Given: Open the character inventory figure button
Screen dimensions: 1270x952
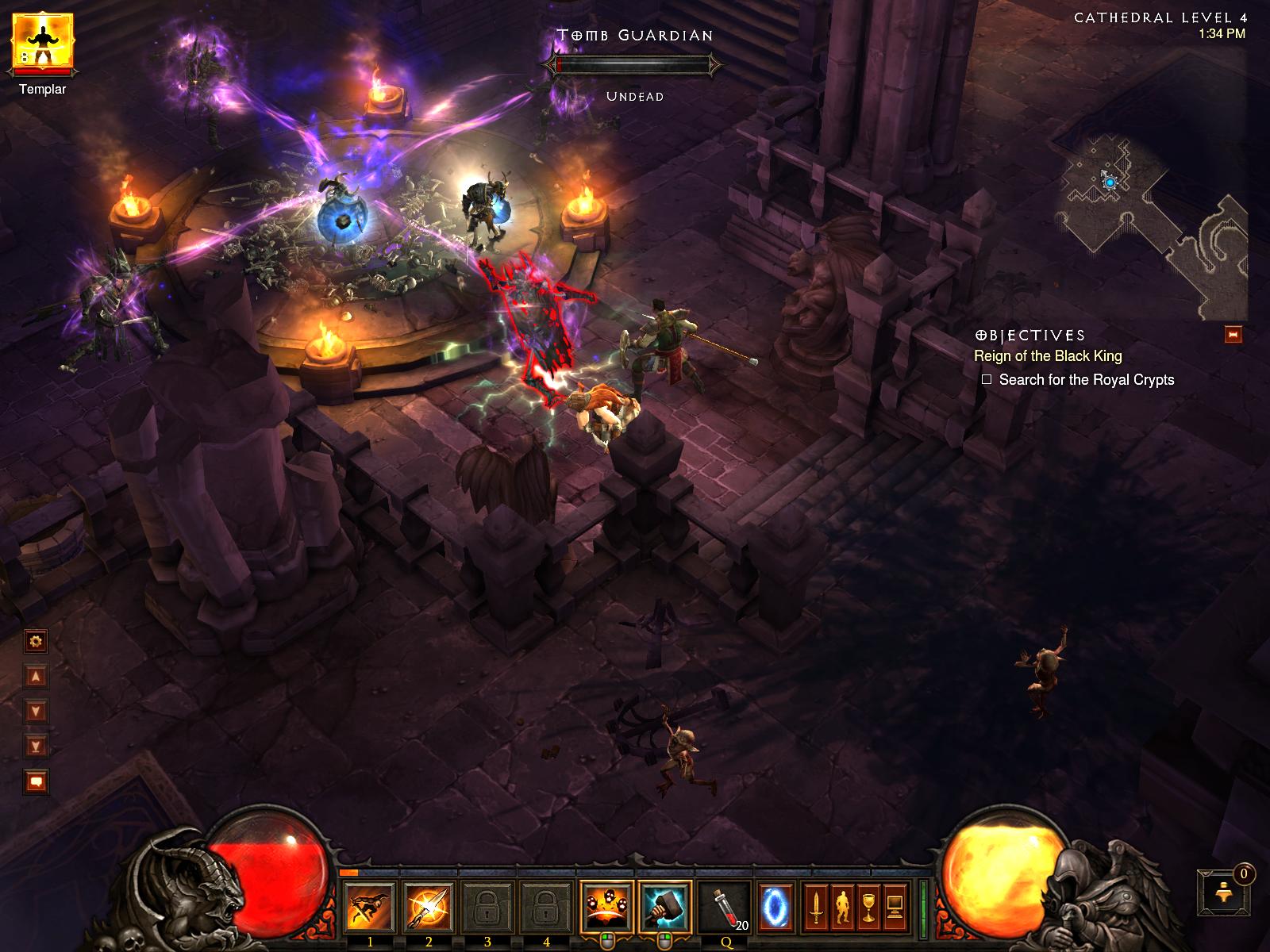Looking at the screenshot, I should (842, 908).
